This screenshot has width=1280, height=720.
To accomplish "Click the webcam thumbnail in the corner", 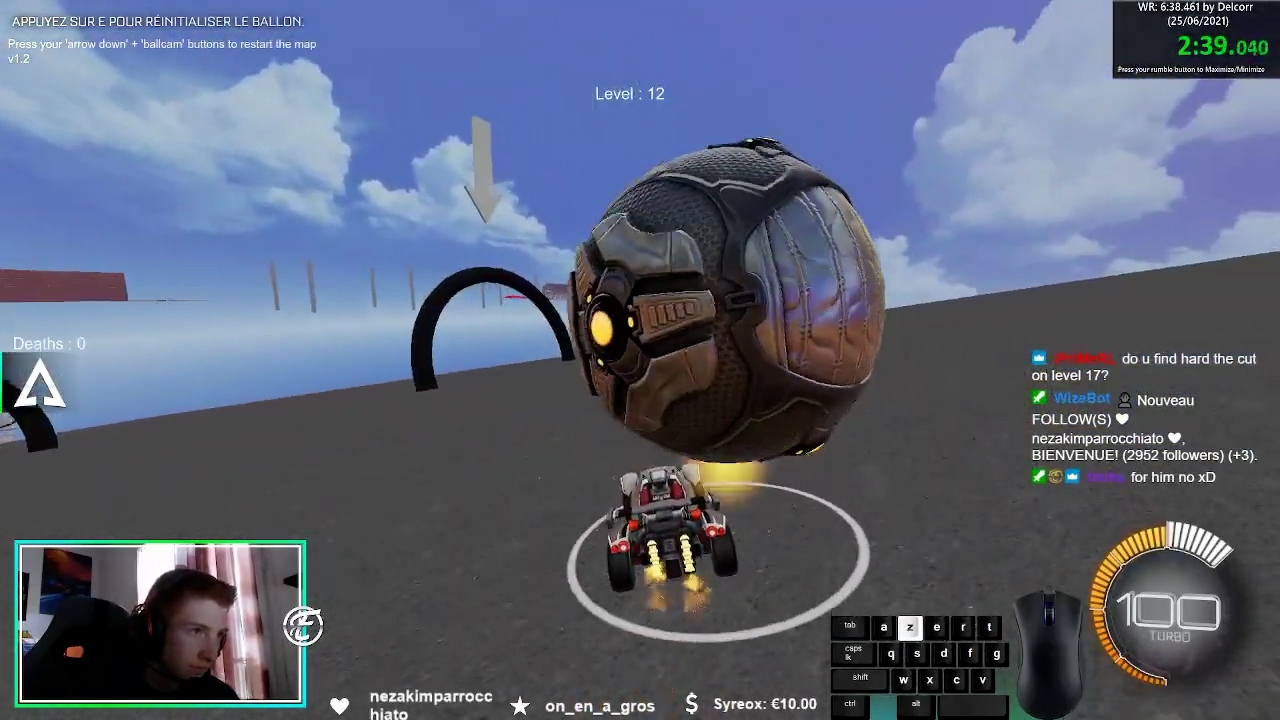I will coord(160,622).
